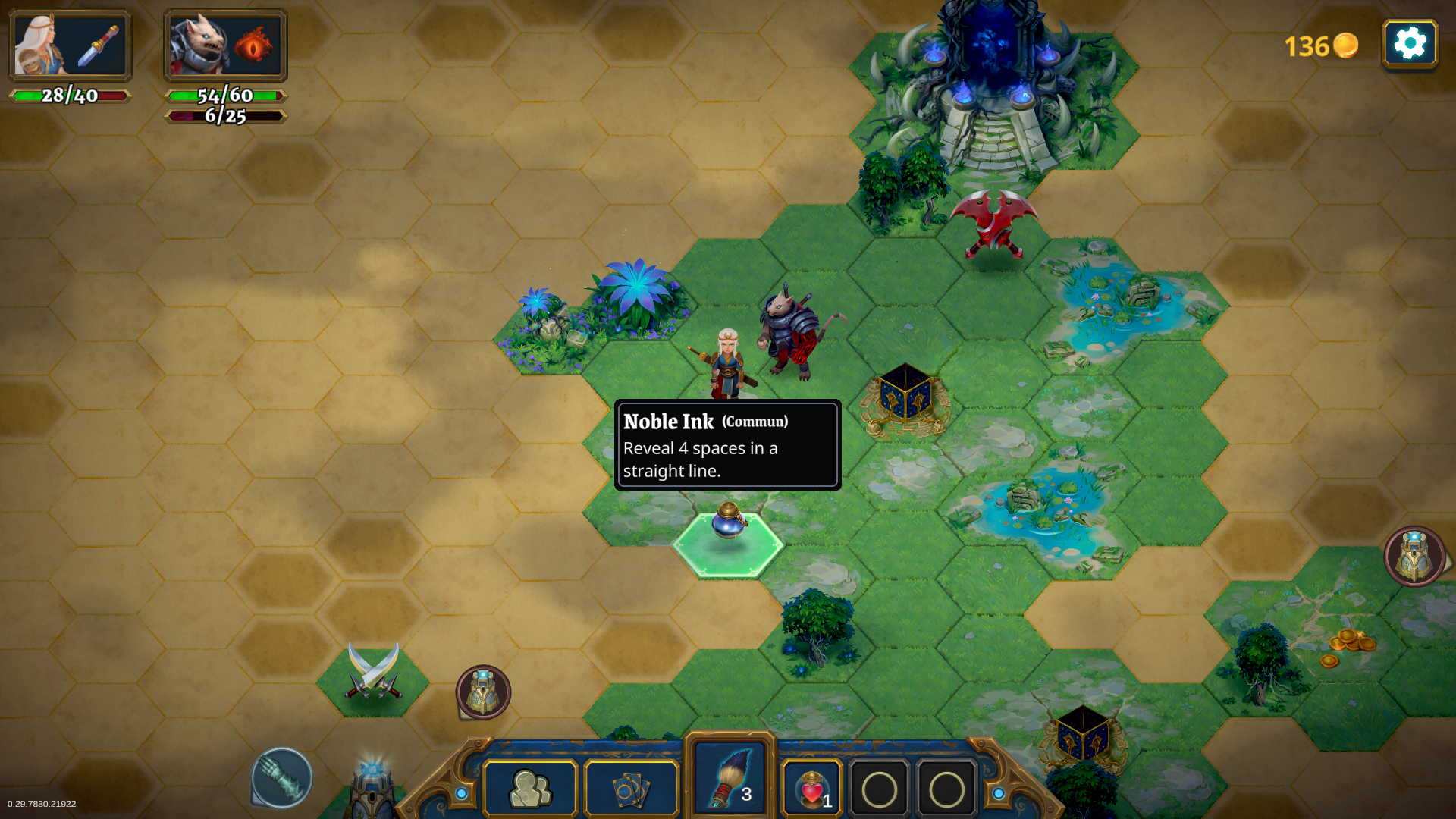Open the settings gear menu
Viewport: 1456px width, 819px height.
point(1410,44)
